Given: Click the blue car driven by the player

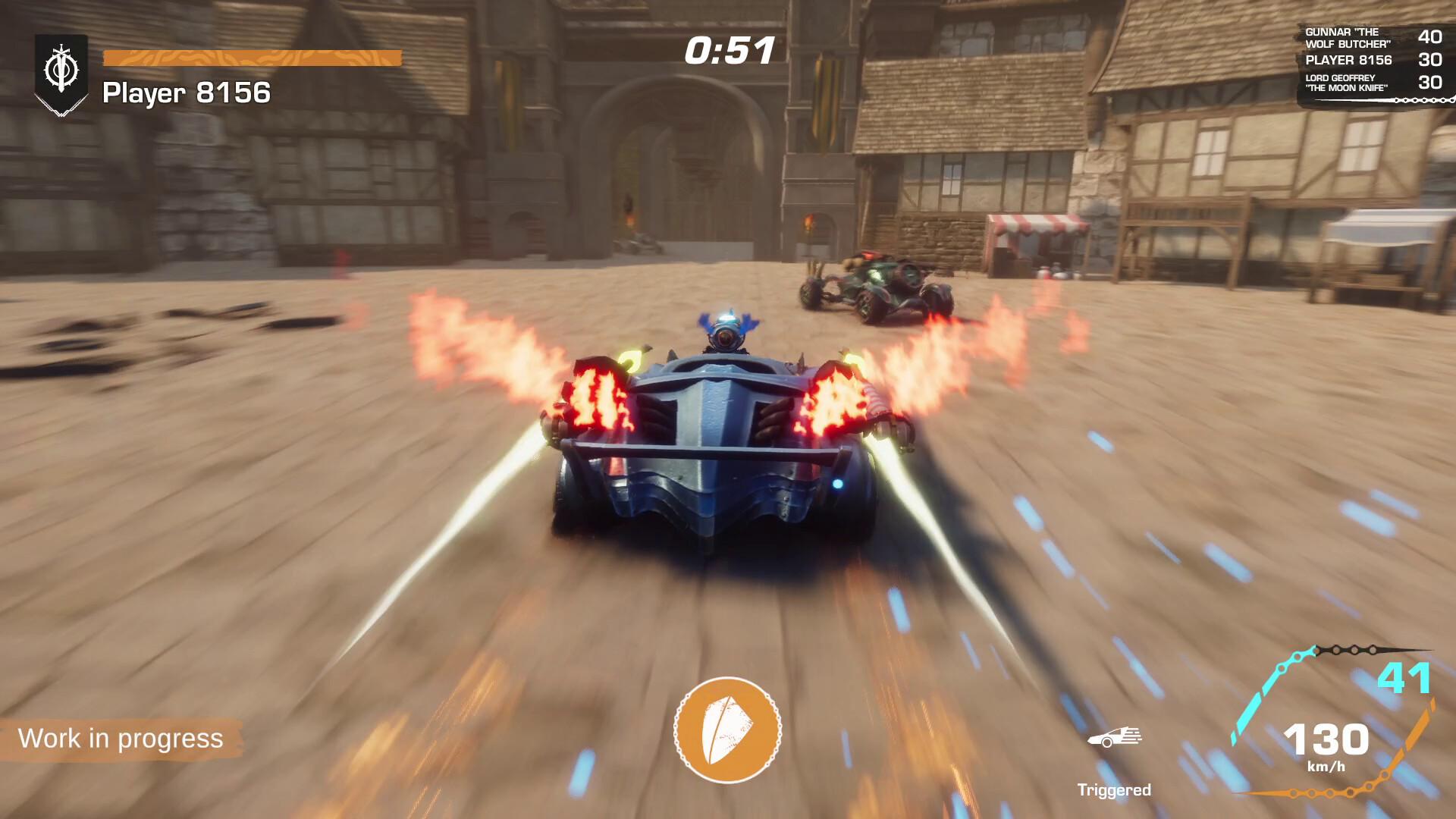Looking at the screenshot, I should (728, 455).
